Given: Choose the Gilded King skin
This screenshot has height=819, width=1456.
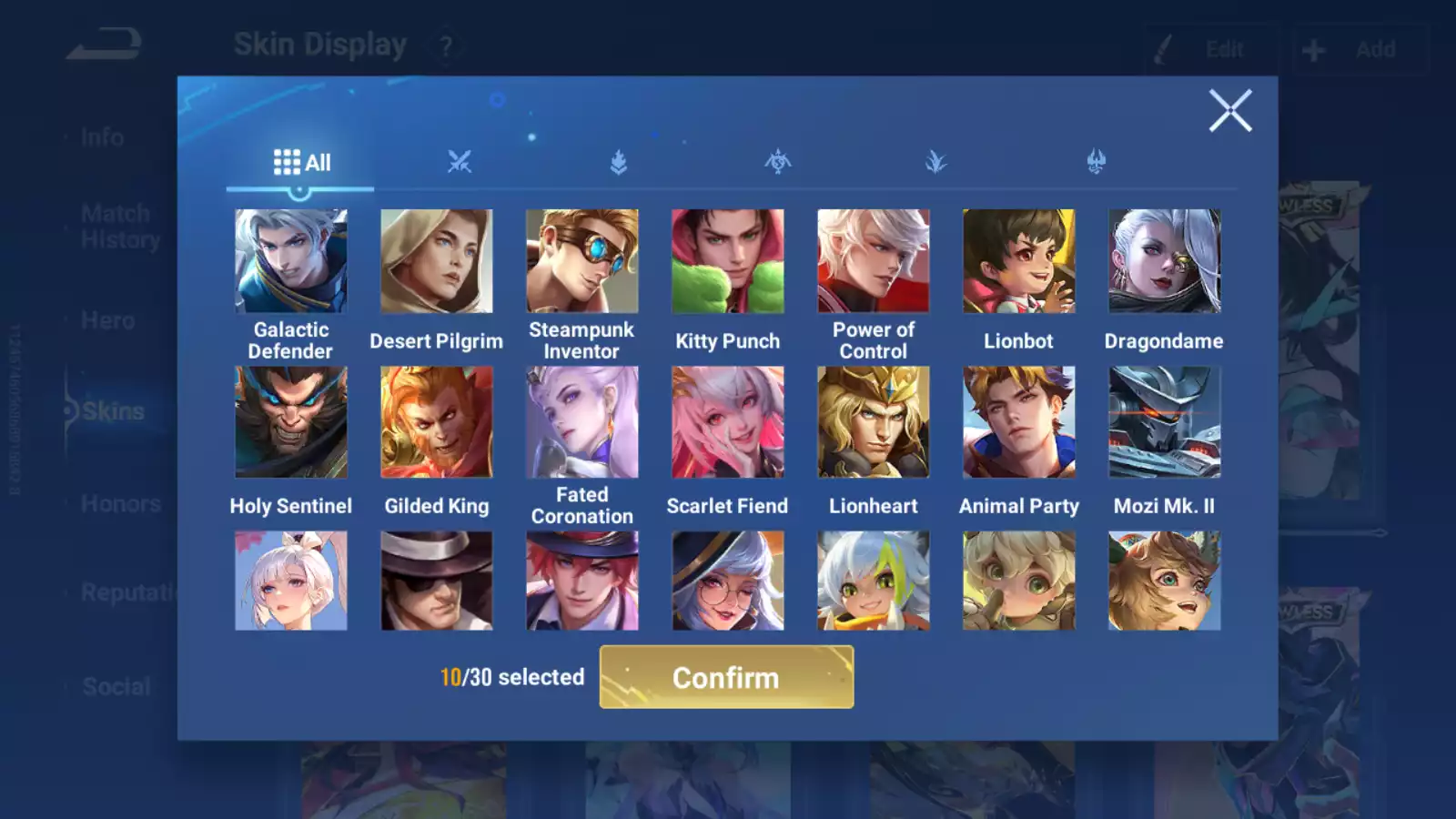Looking at the screenshot, I should (437, 422).
